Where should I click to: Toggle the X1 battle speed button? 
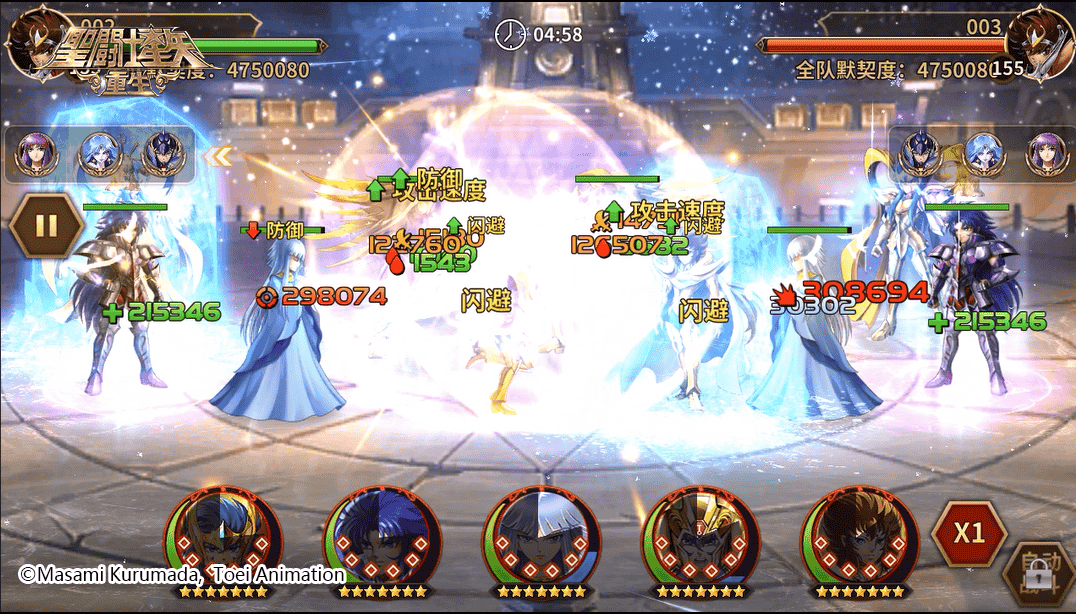(968, 532)
